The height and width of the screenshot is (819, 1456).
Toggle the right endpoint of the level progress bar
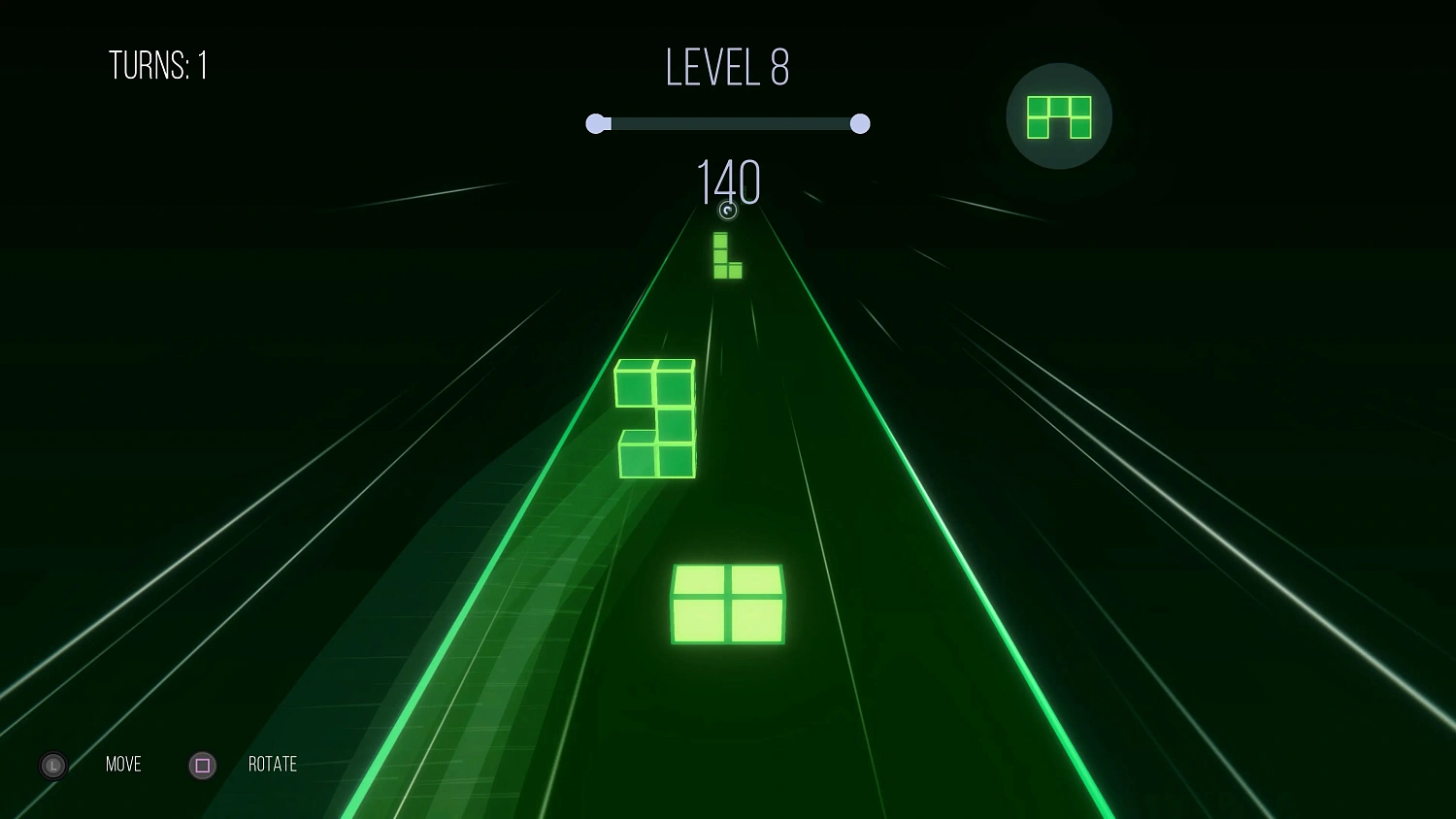click(860, 123)
